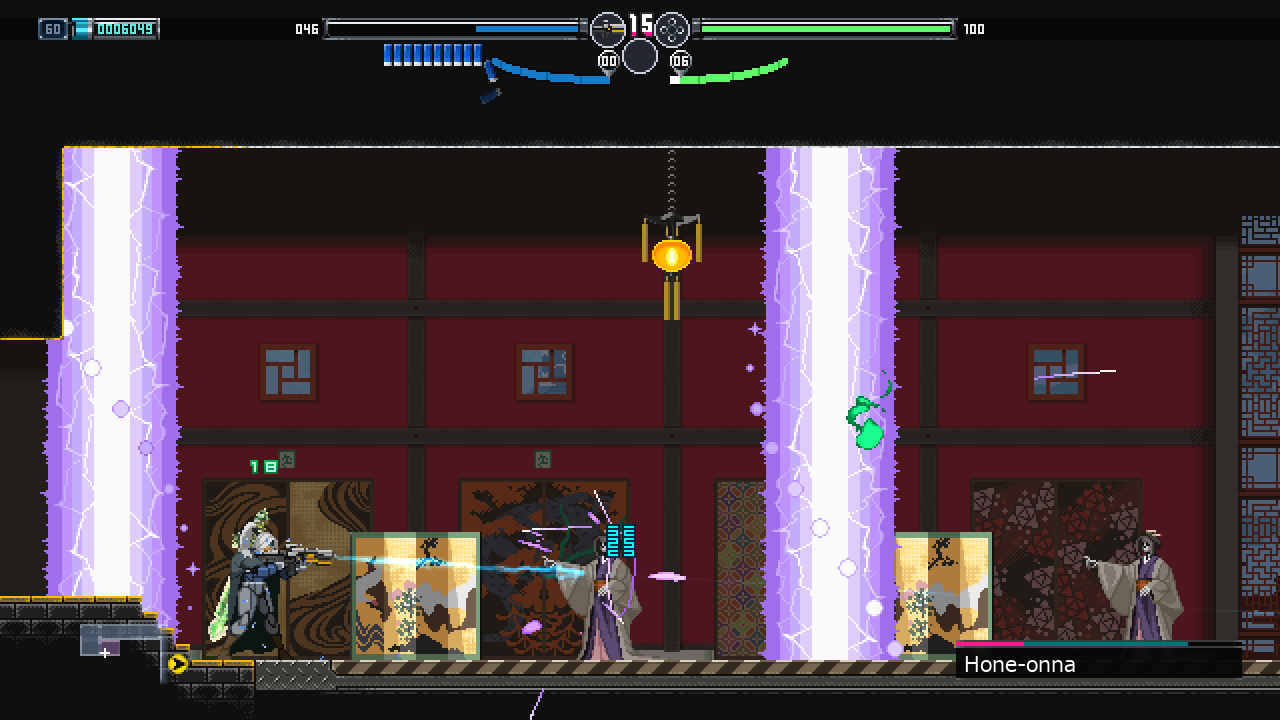Click the currency coin icon beside 0006049
The height and width of the screenshot is (720, 1280).
(80, 28)
